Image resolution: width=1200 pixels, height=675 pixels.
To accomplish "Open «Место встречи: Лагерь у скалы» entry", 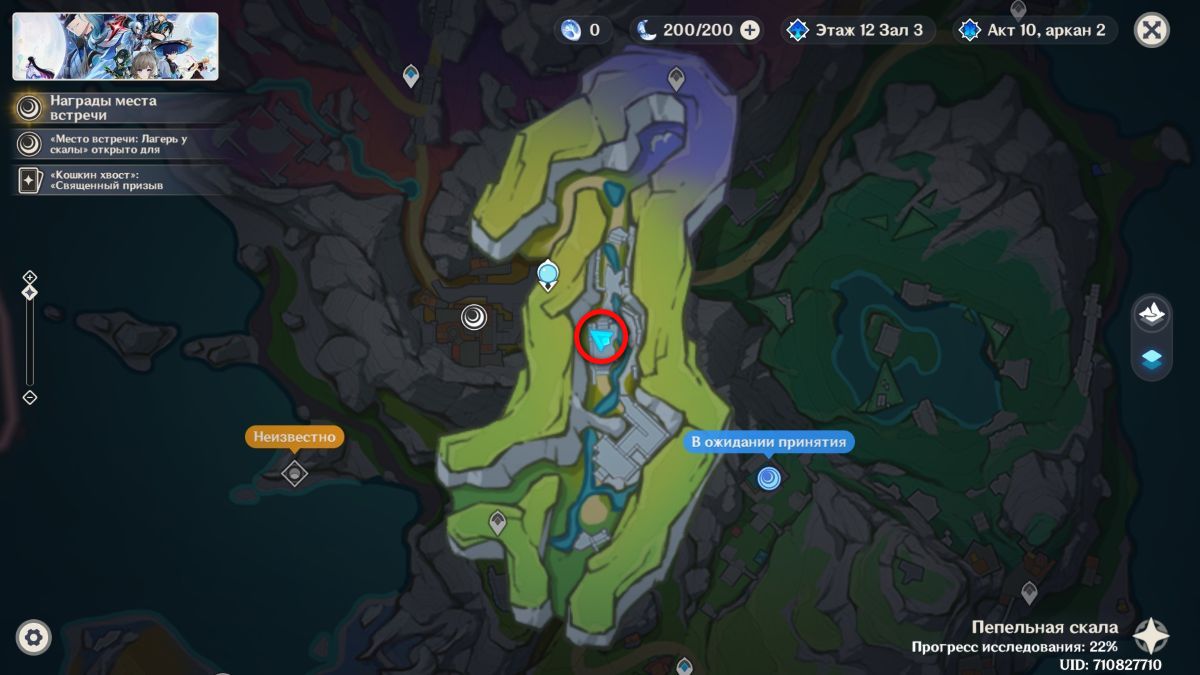I will (110, 144).
